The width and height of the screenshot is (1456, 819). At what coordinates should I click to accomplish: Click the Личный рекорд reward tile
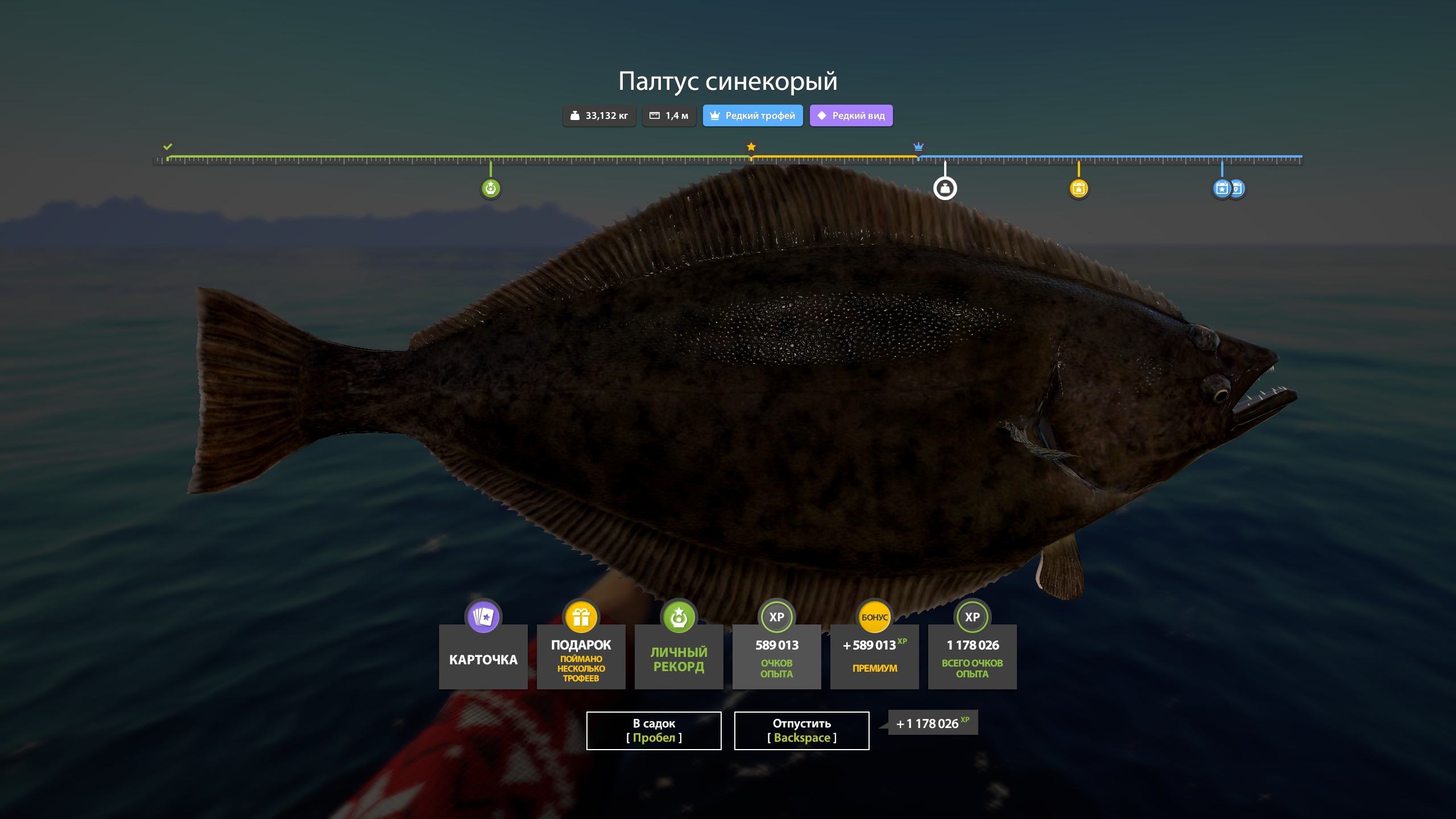(679, 656)
